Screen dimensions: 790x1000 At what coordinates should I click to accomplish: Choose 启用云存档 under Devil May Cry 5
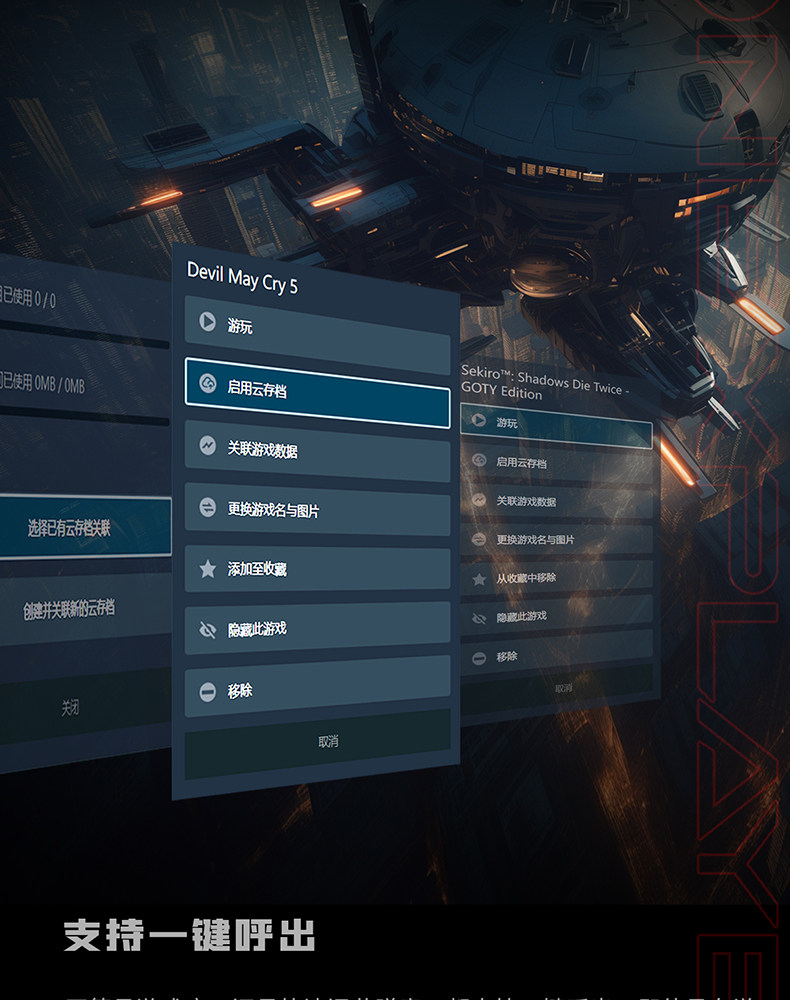click(x=317, y=389)
